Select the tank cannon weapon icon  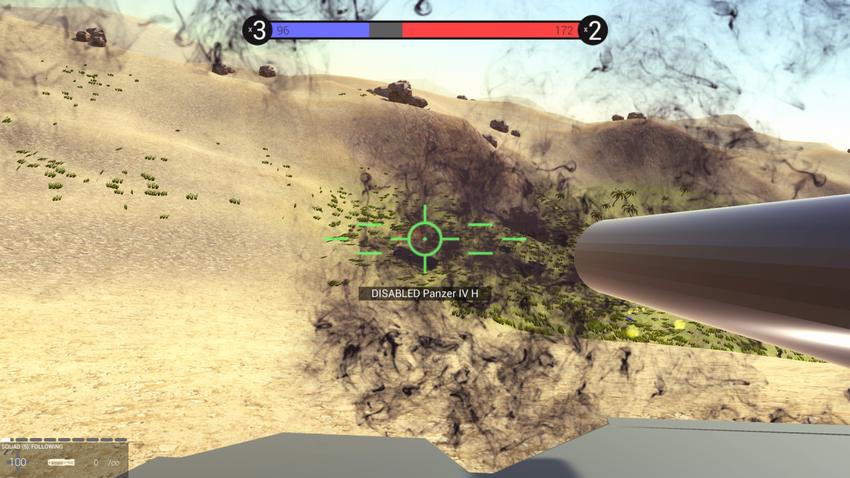coord(61,462)
